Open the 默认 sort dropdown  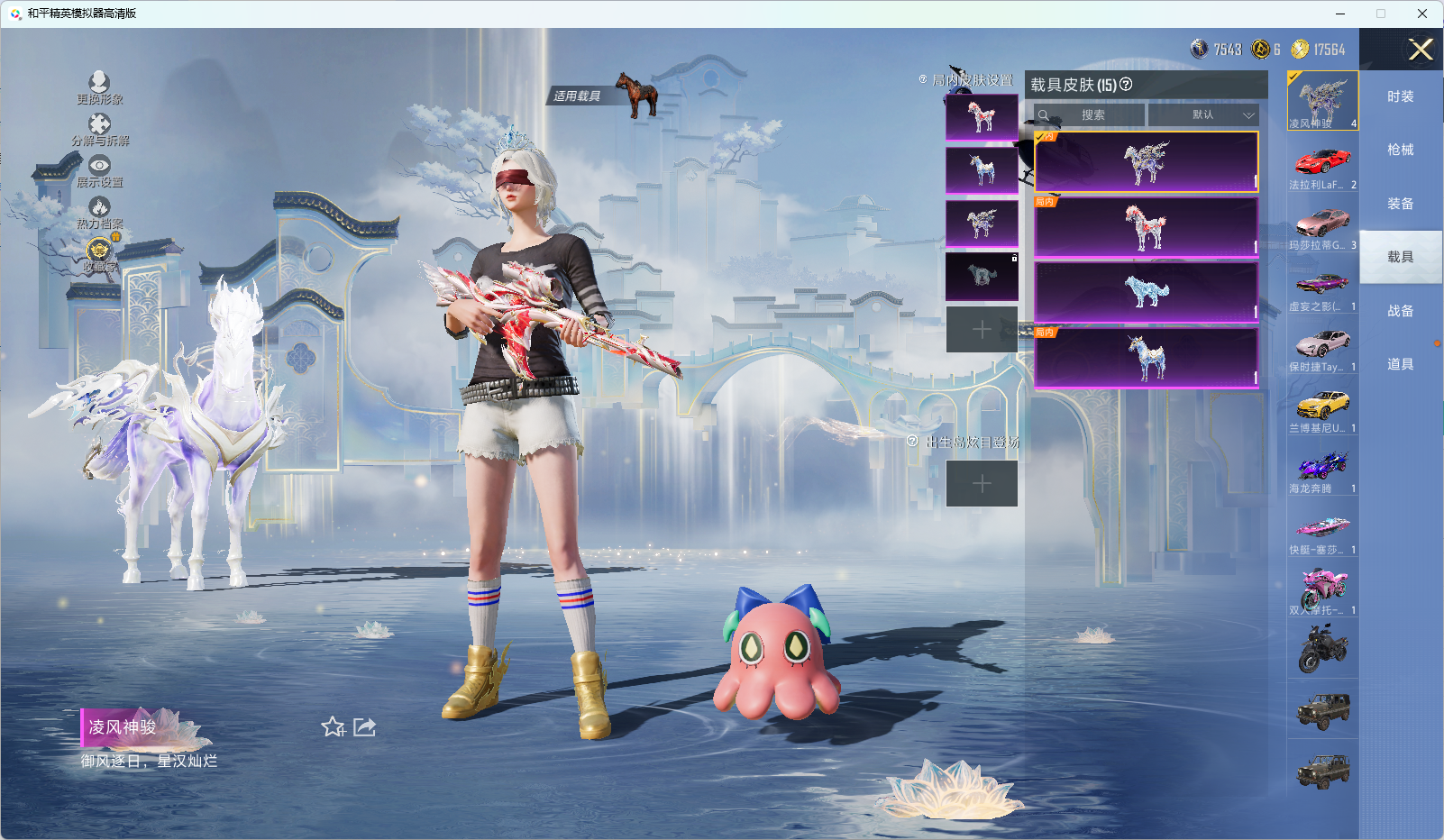(x=1204, y=115)
